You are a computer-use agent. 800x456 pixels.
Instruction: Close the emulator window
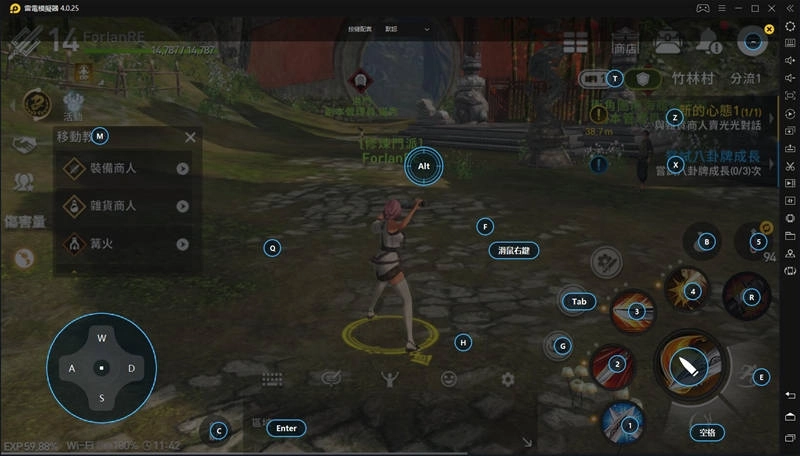pyautogui.click(x=770, y=8)
